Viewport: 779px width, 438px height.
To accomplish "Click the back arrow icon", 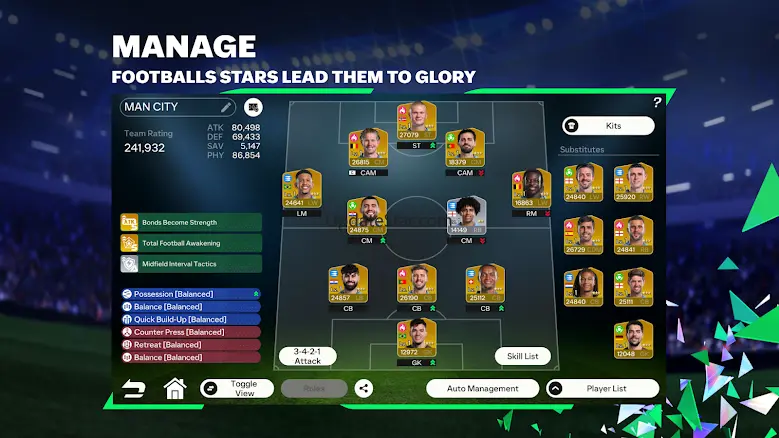I will click(x=133, y=388).
